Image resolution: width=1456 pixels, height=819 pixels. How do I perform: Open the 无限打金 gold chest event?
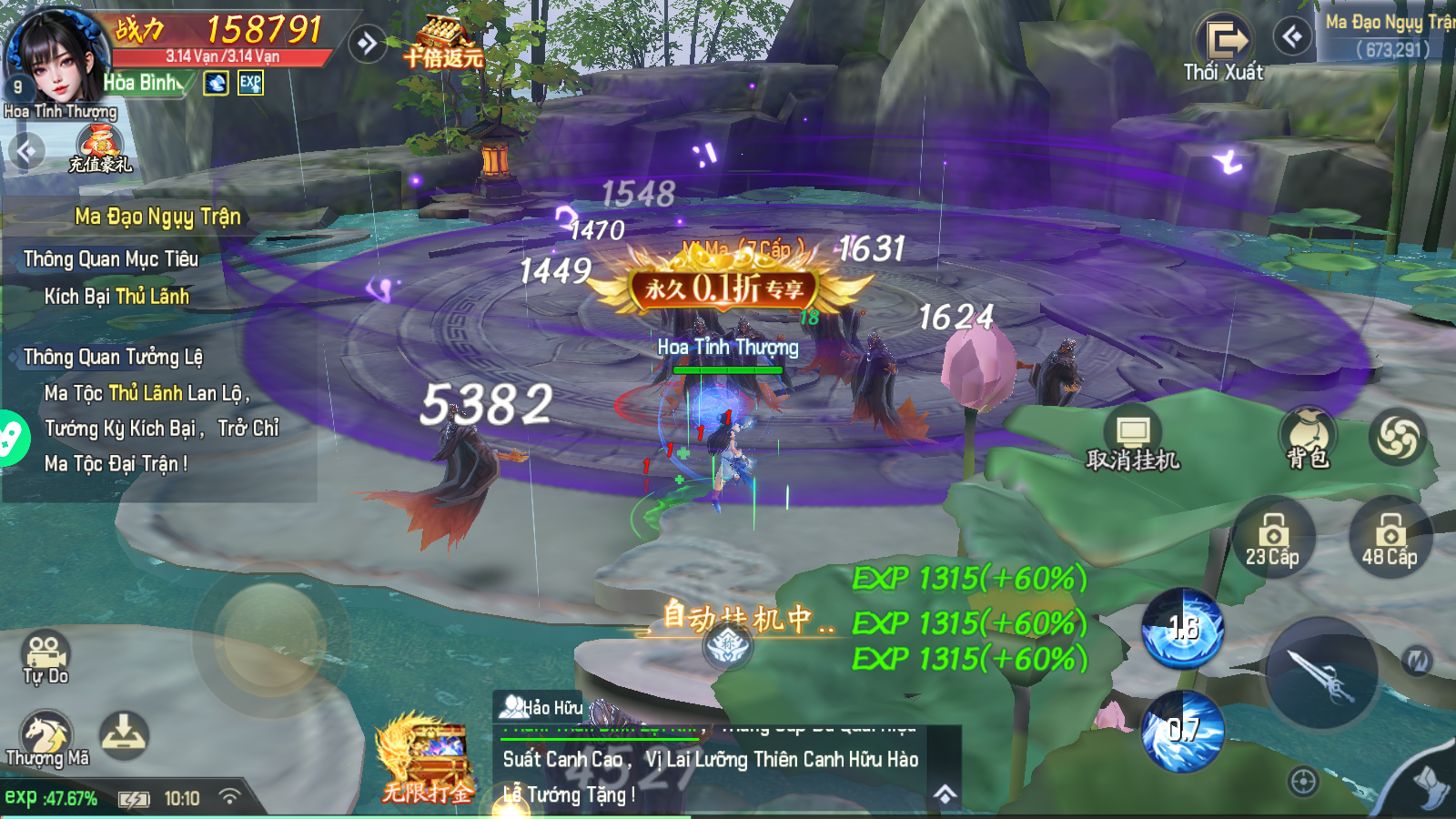[427, 760]
